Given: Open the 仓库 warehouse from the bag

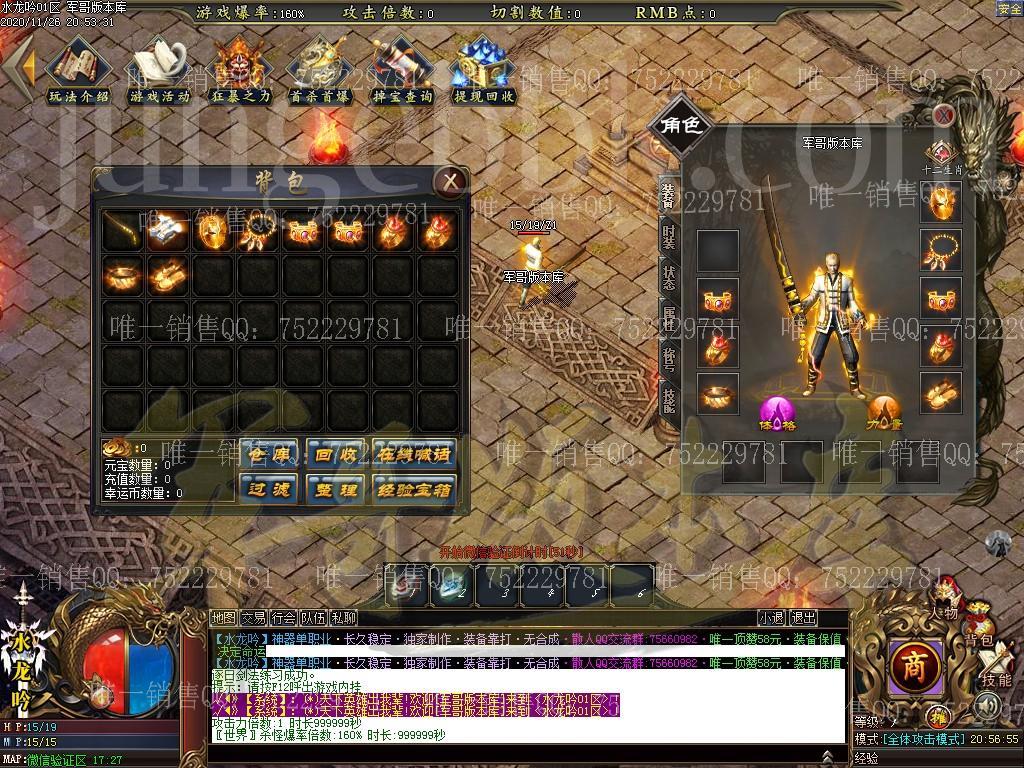Looking at the screenshot, I should click(x=268, y=454).
